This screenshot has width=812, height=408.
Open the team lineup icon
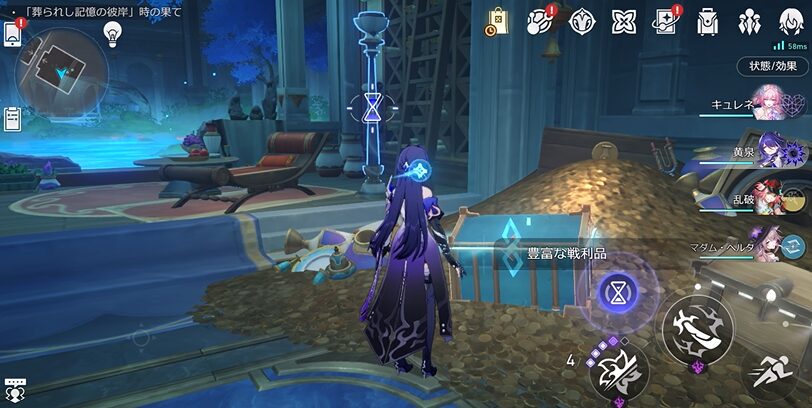[750, 20]
